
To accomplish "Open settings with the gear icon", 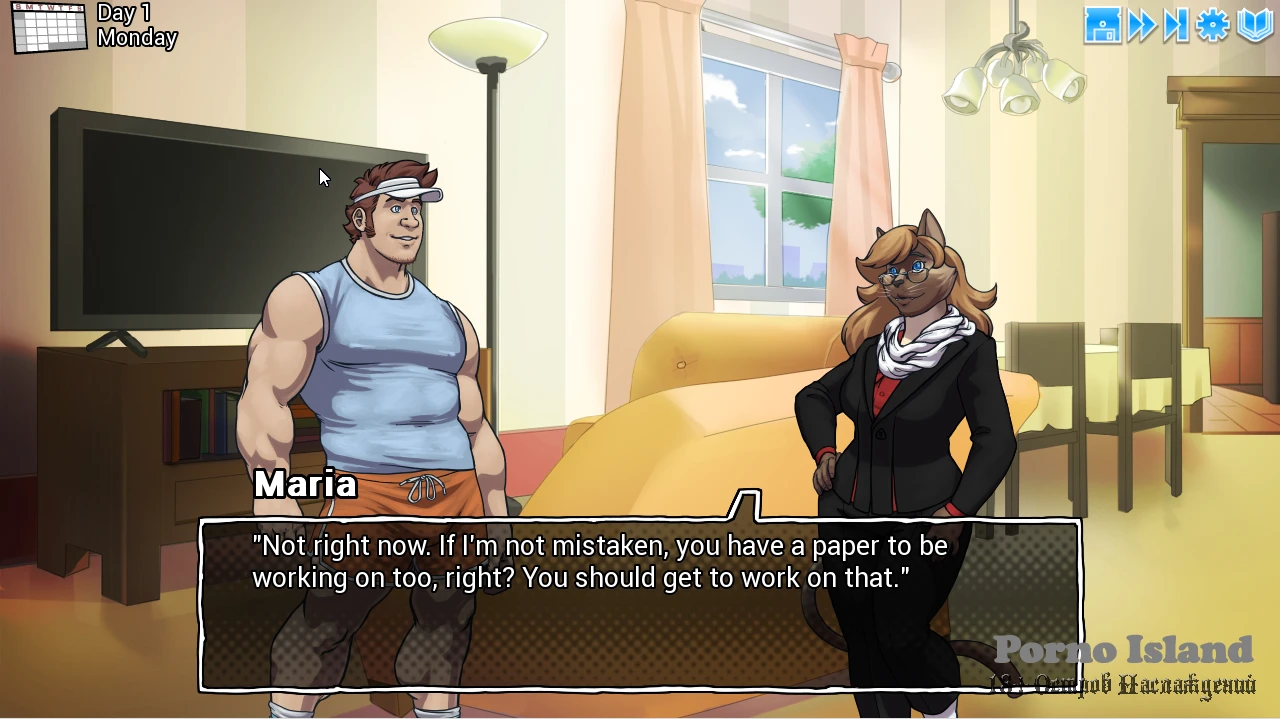I will coord(1213,26).
